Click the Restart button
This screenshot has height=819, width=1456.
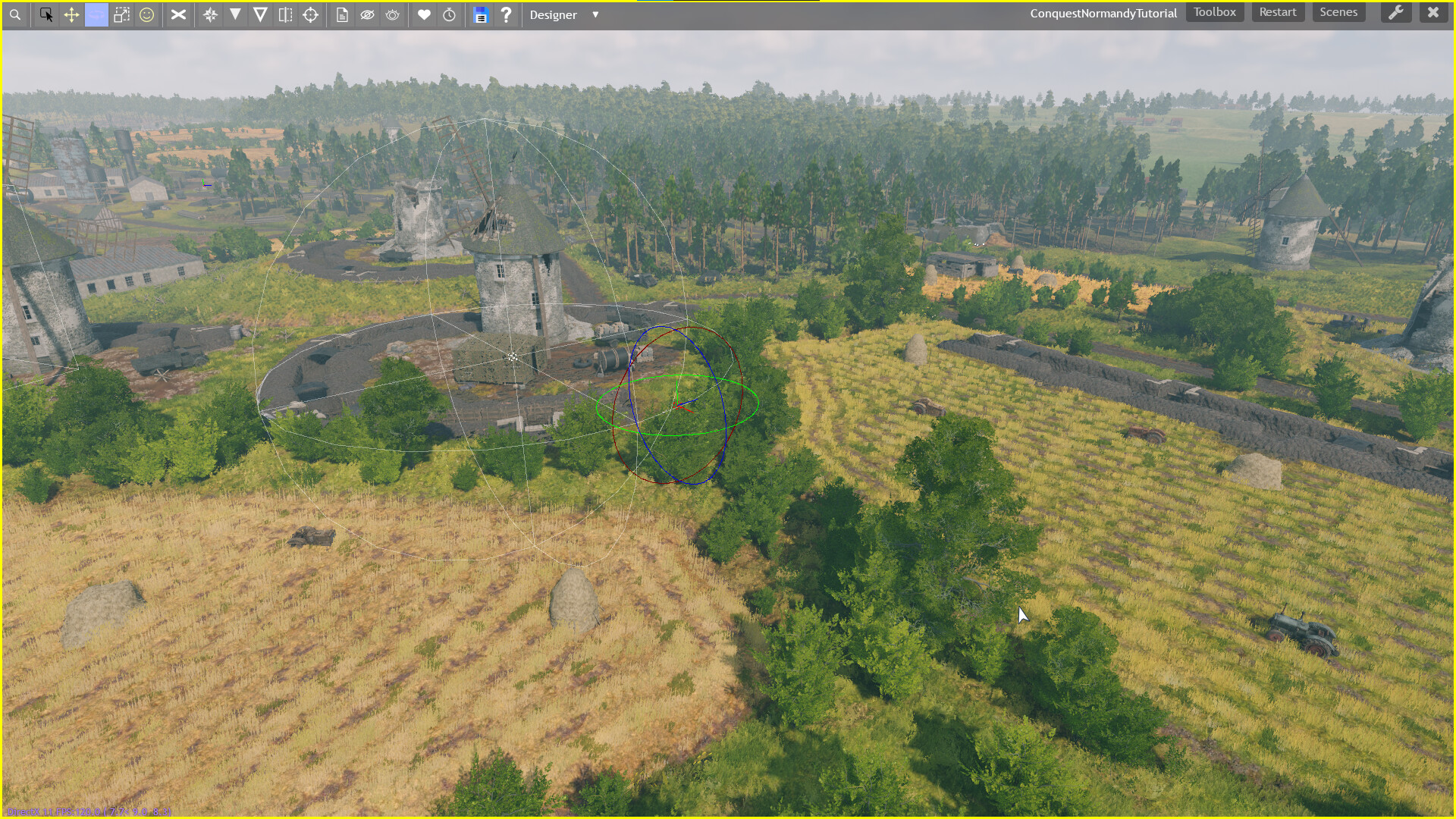(1278, 12)
